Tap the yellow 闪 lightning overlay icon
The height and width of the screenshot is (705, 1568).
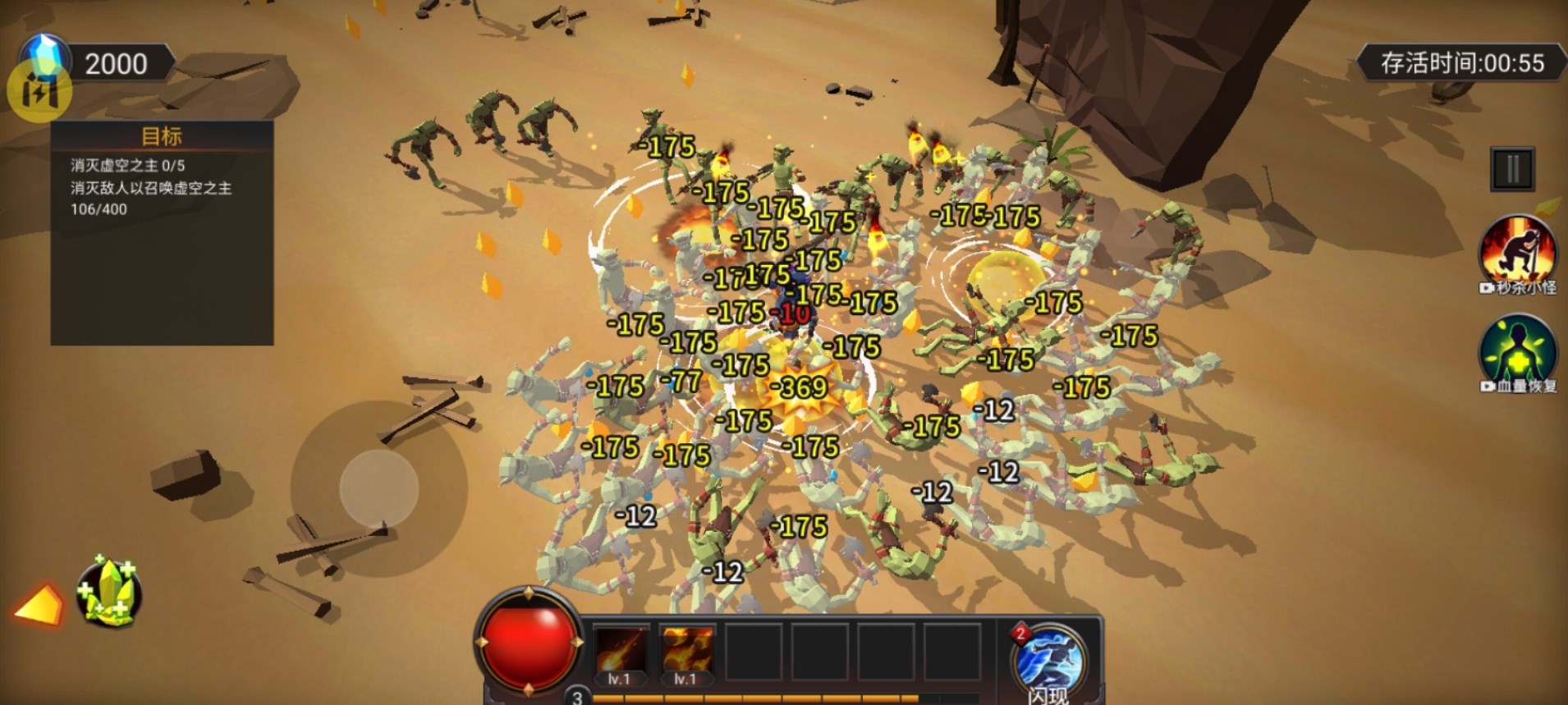pos(39,92)
